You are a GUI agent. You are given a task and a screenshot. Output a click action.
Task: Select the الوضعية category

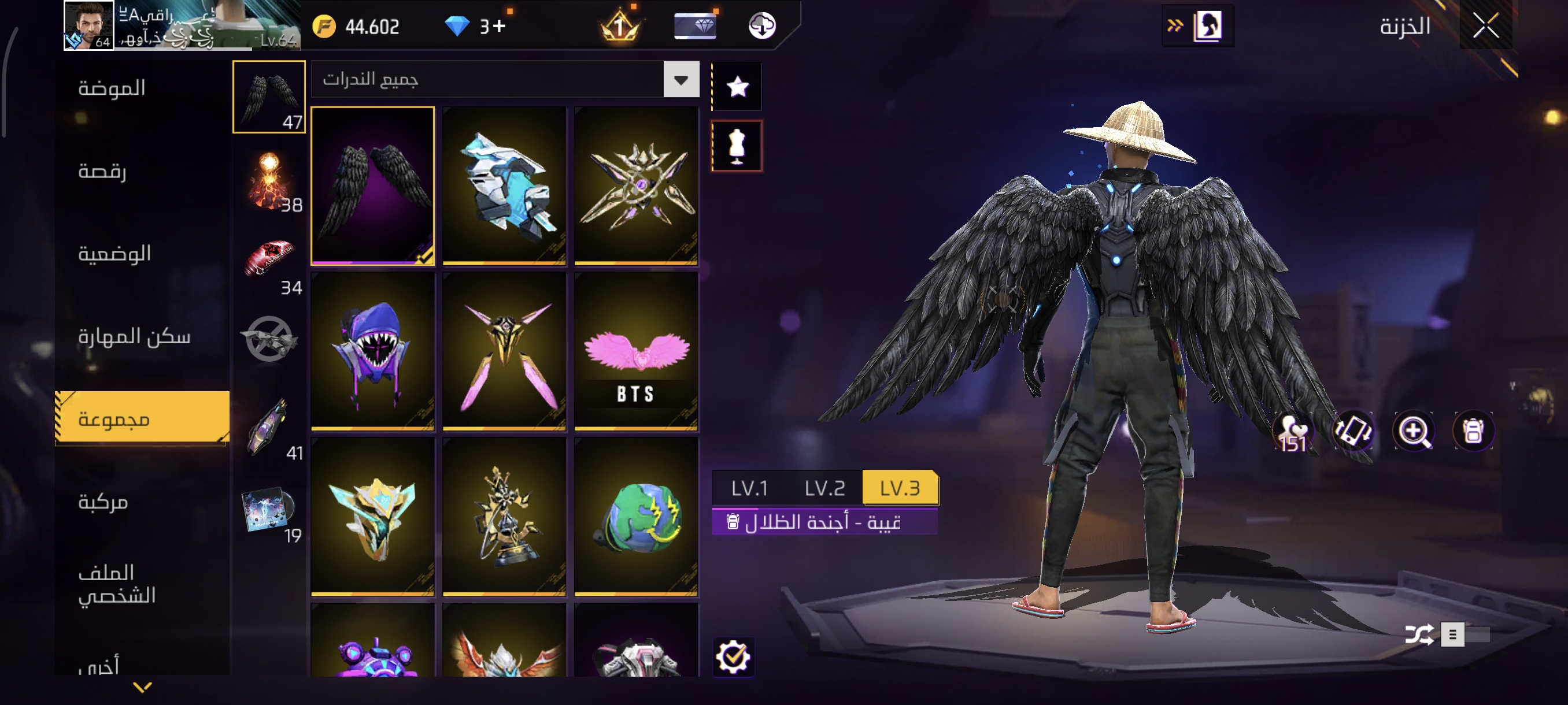(114, 254)
